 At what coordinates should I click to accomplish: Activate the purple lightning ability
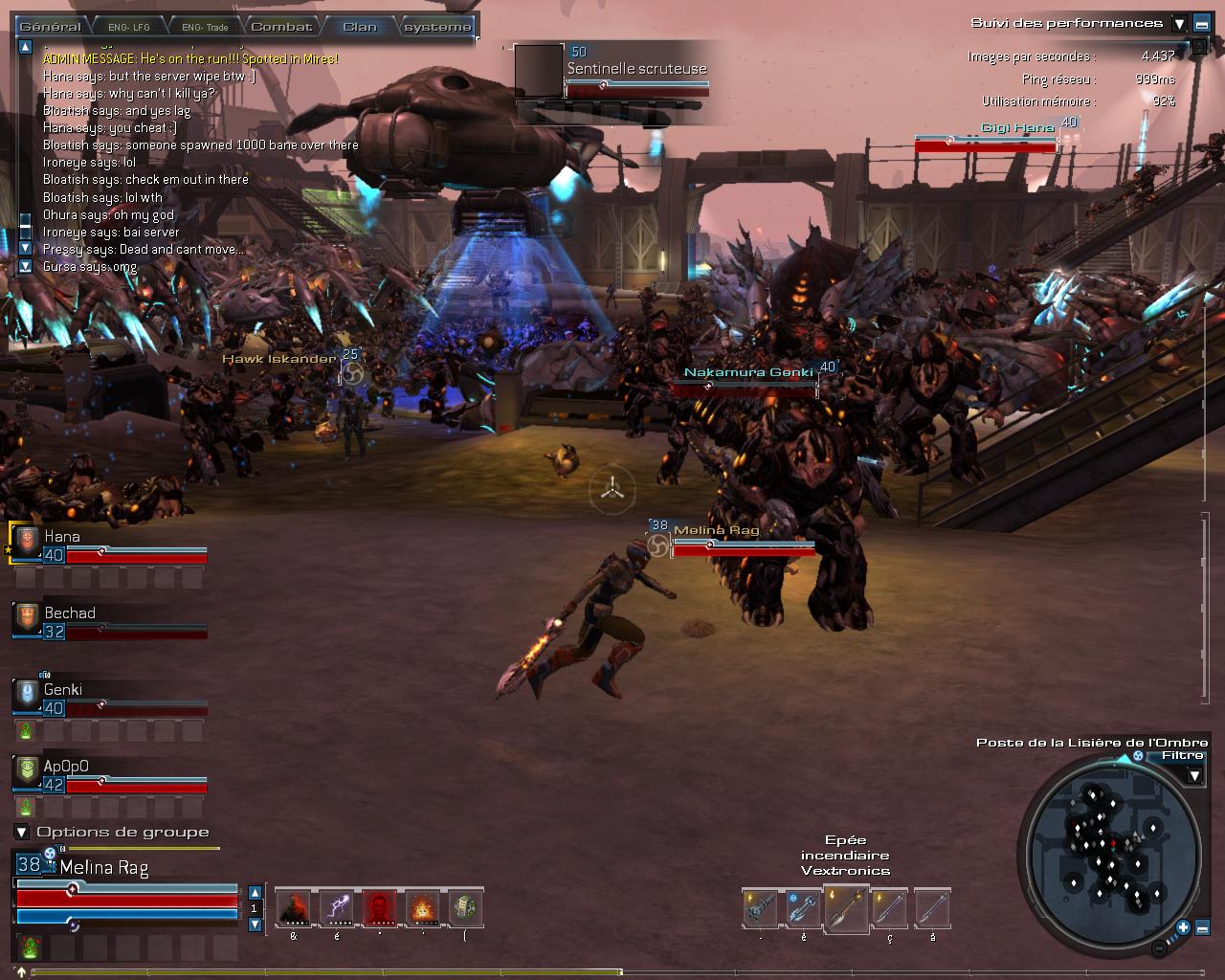(336, 907)
